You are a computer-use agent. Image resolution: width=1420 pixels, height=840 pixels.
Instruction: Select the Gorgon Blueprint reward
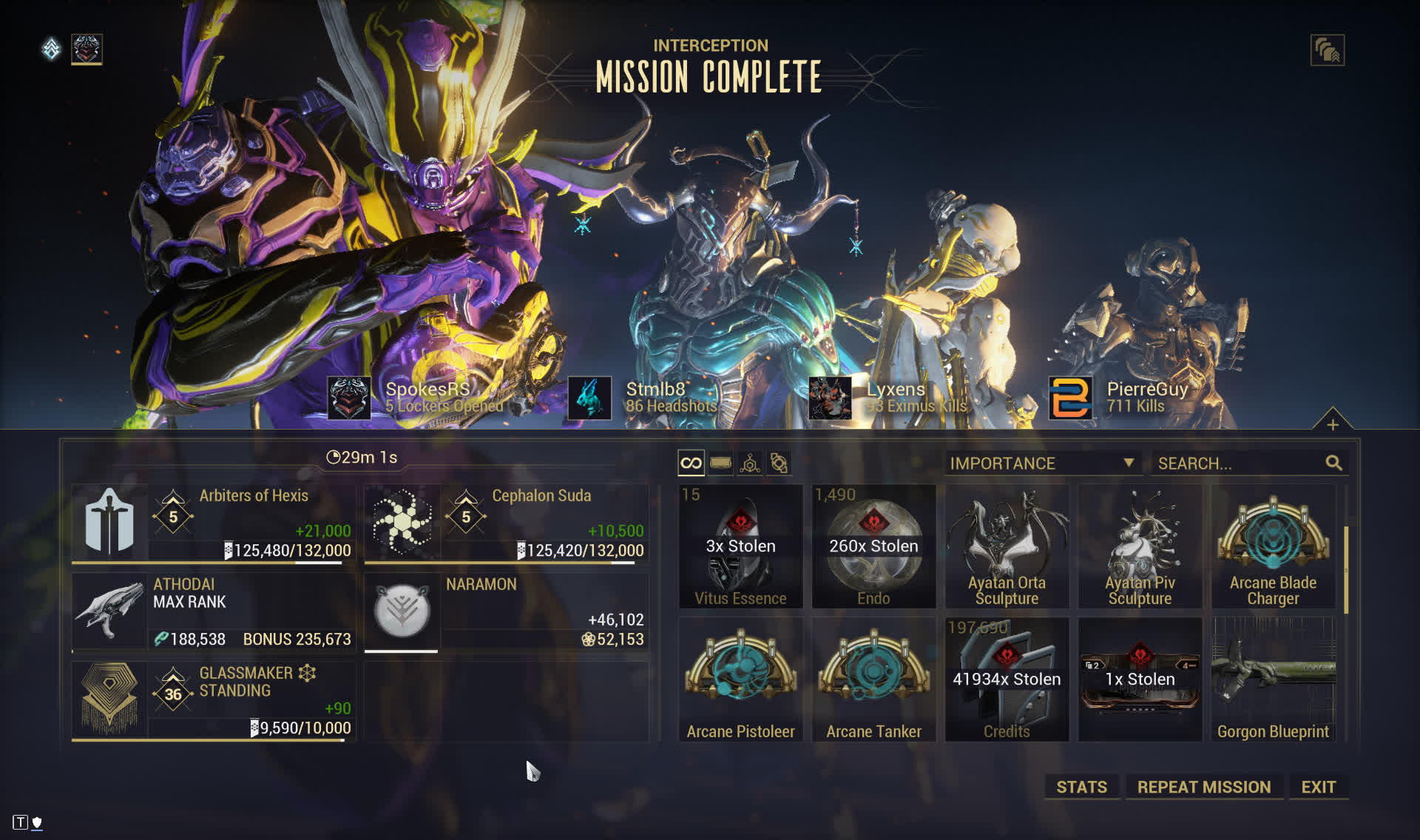[1273, 680]
